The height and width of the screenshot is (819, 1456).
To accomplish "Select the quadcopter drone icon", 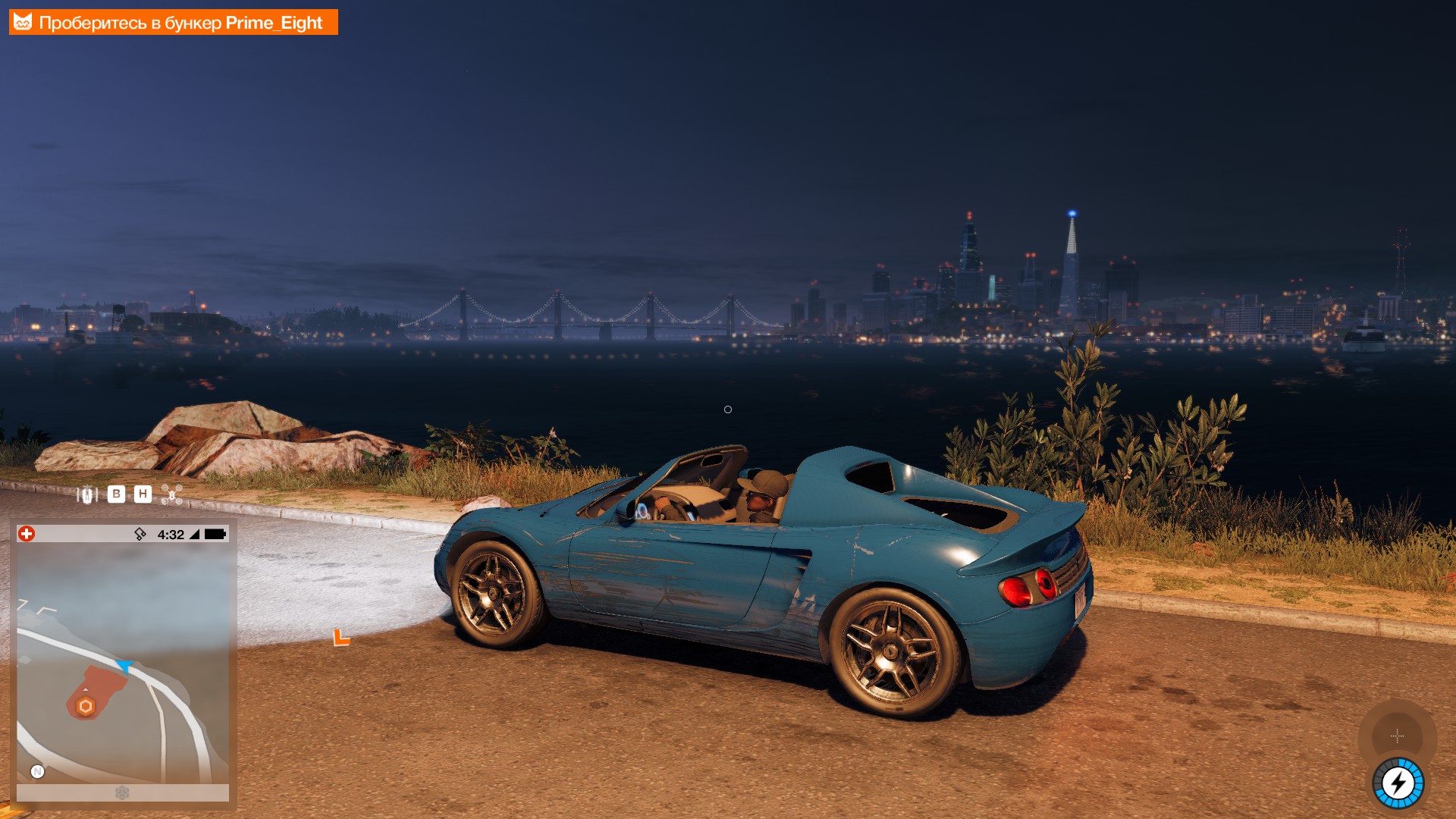I will coord(172,494).
